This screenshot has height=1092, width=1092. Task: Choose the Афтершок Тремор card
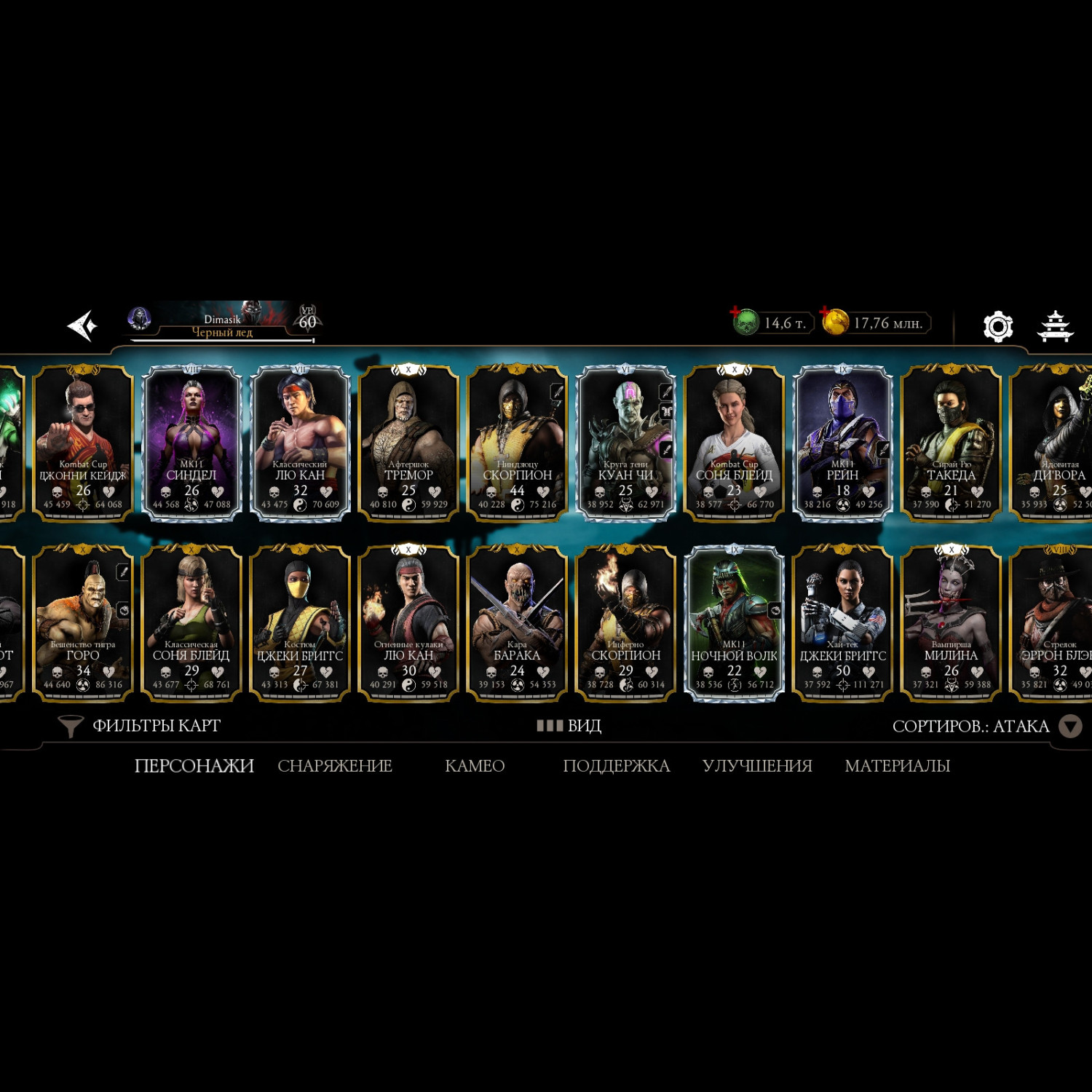408,443
